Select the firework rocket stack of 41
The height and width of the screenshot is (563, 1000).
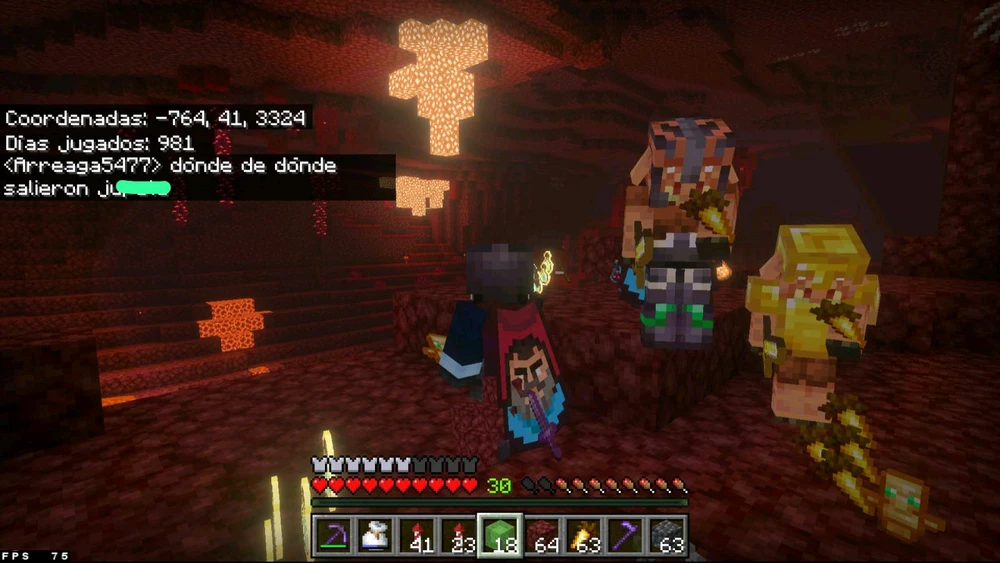click(417, 536)
